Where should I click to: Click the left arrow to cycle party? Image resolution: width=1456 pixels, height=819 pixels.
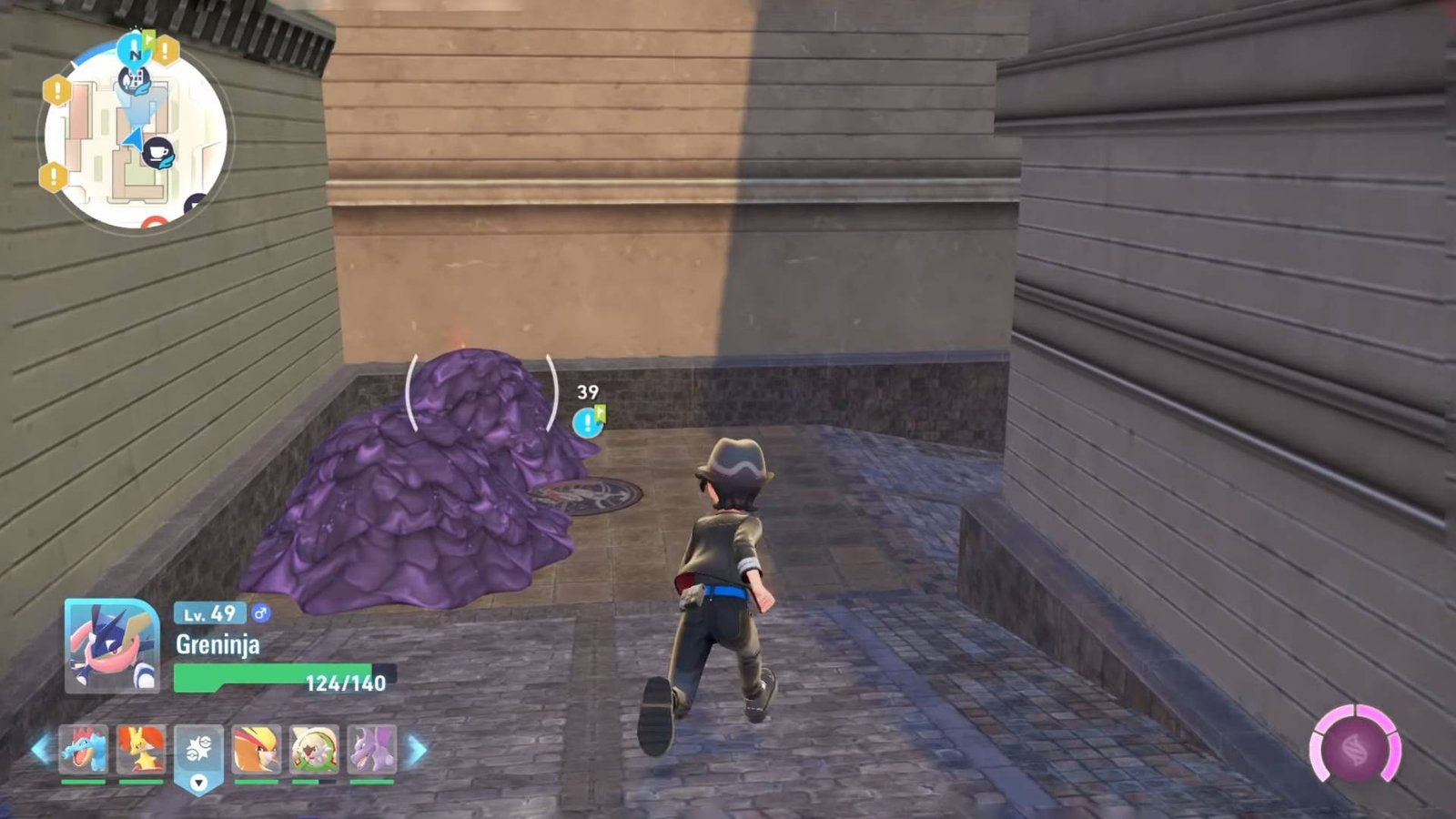[x=41, y=749]
